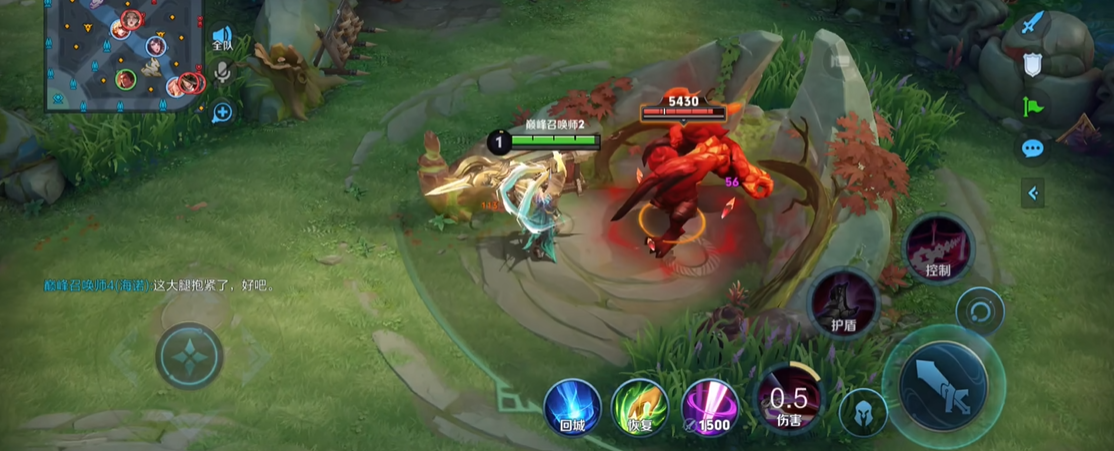Cast the summoner spell marked 1500
Screen dimensions: 1114x451
tap(710, 407)
